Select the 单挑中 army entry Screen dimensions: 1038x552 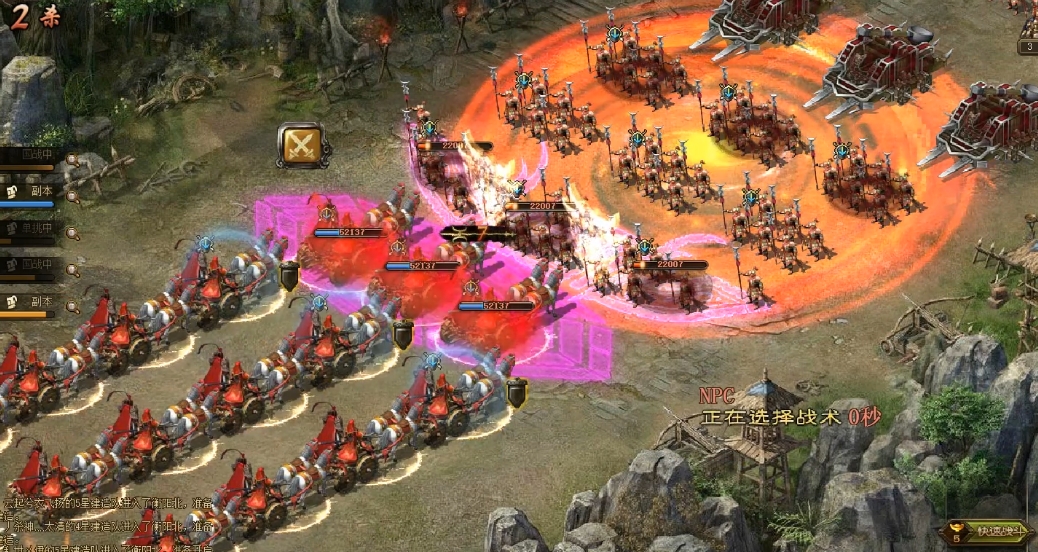[36, 229]
